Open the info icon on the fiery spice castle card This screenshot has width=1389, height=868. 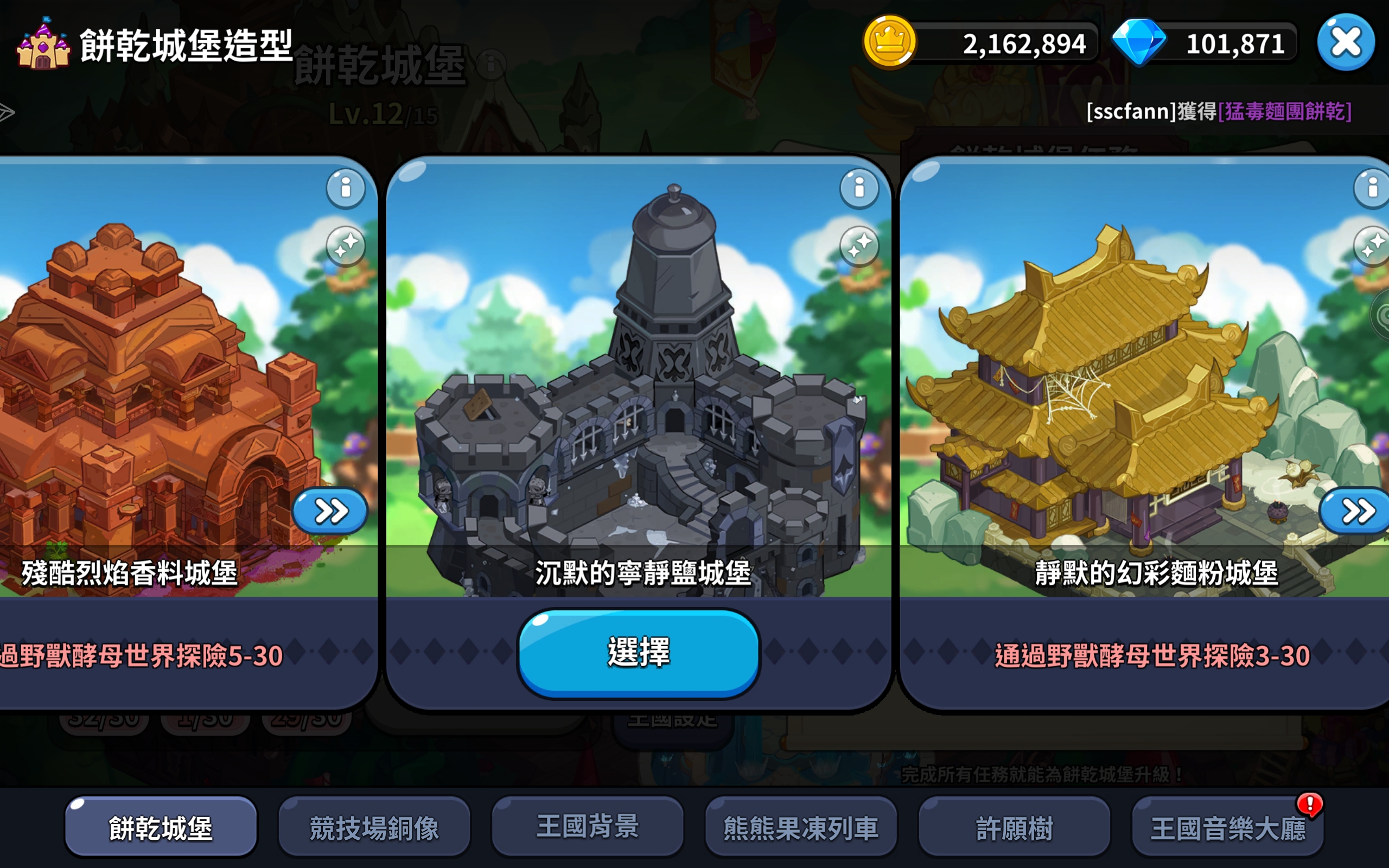(x=345, y=189)
